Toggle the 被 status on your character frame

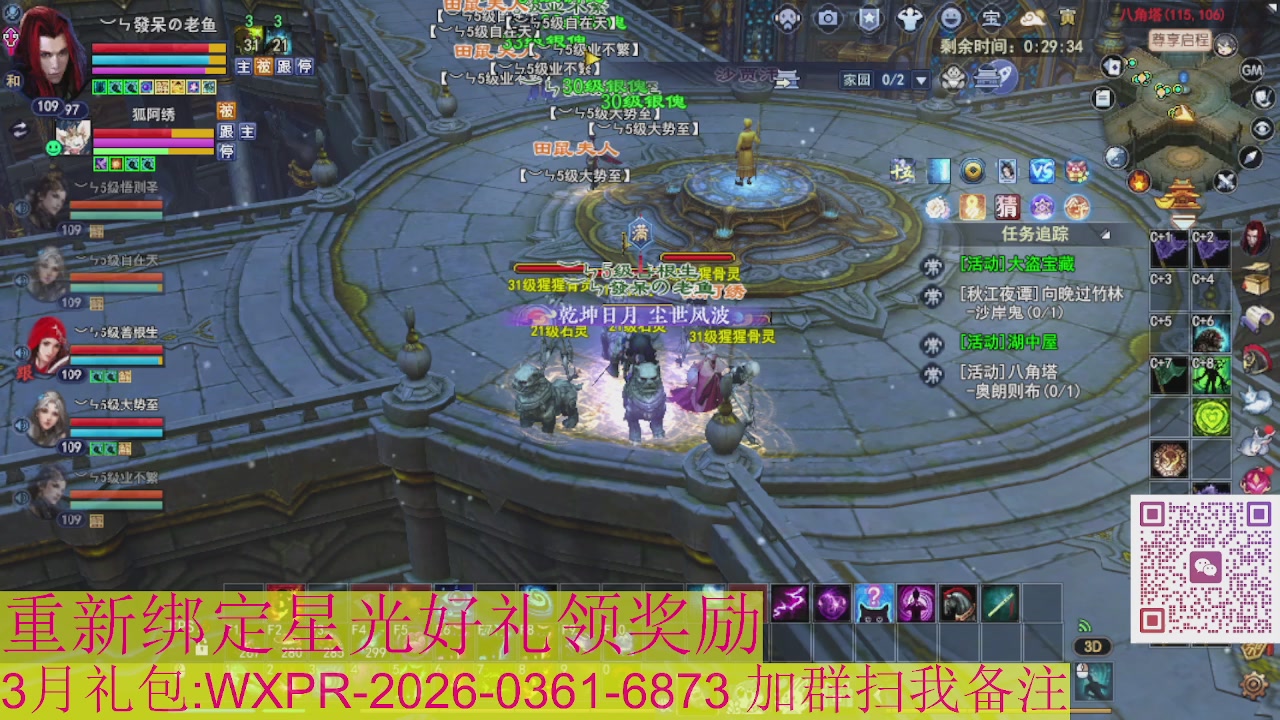pyautogui.click(x=264, y=66)
